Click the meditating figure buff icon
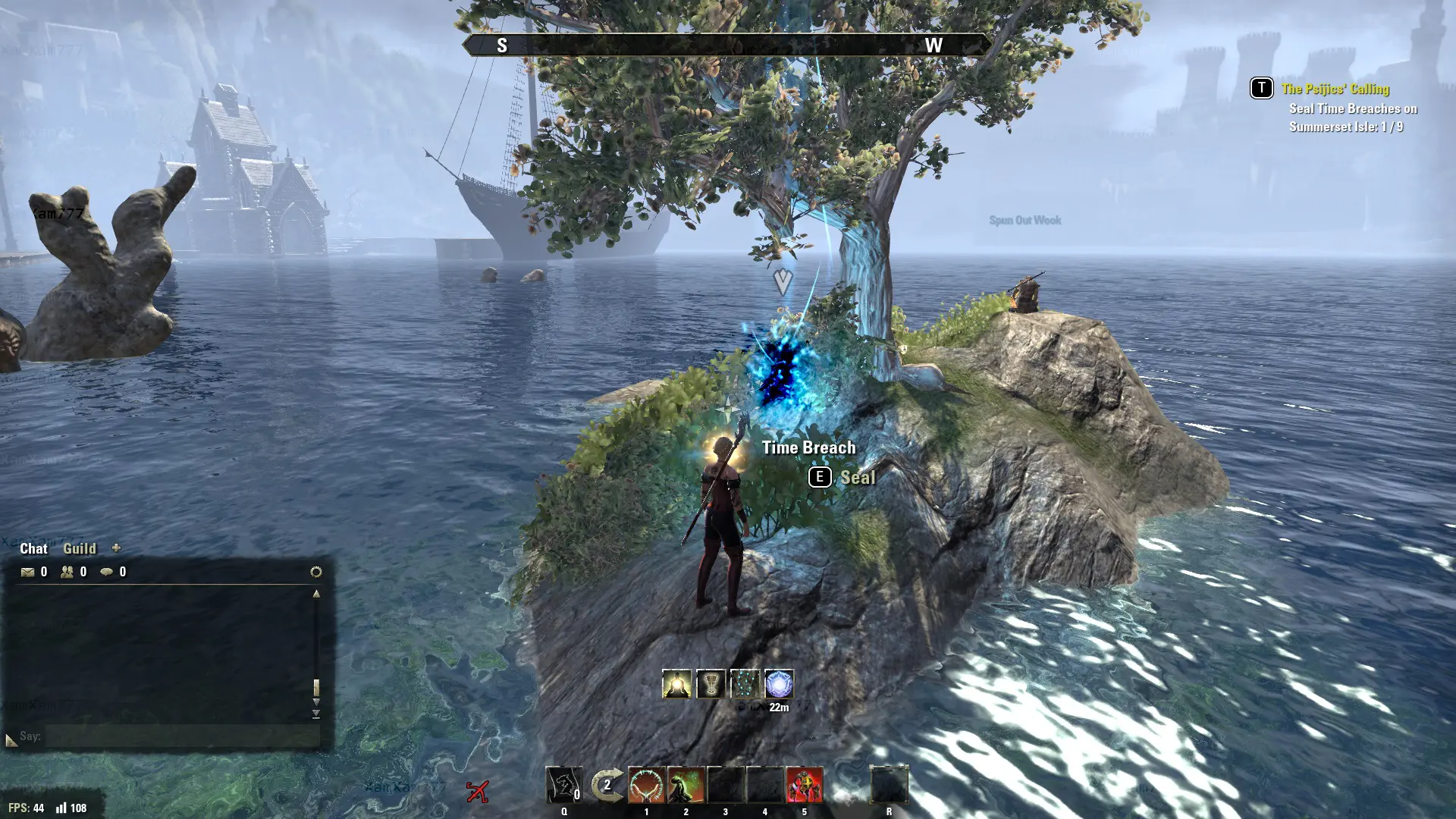The width and height of the screenshot is (1456, 819). click(x=676, y=684)
